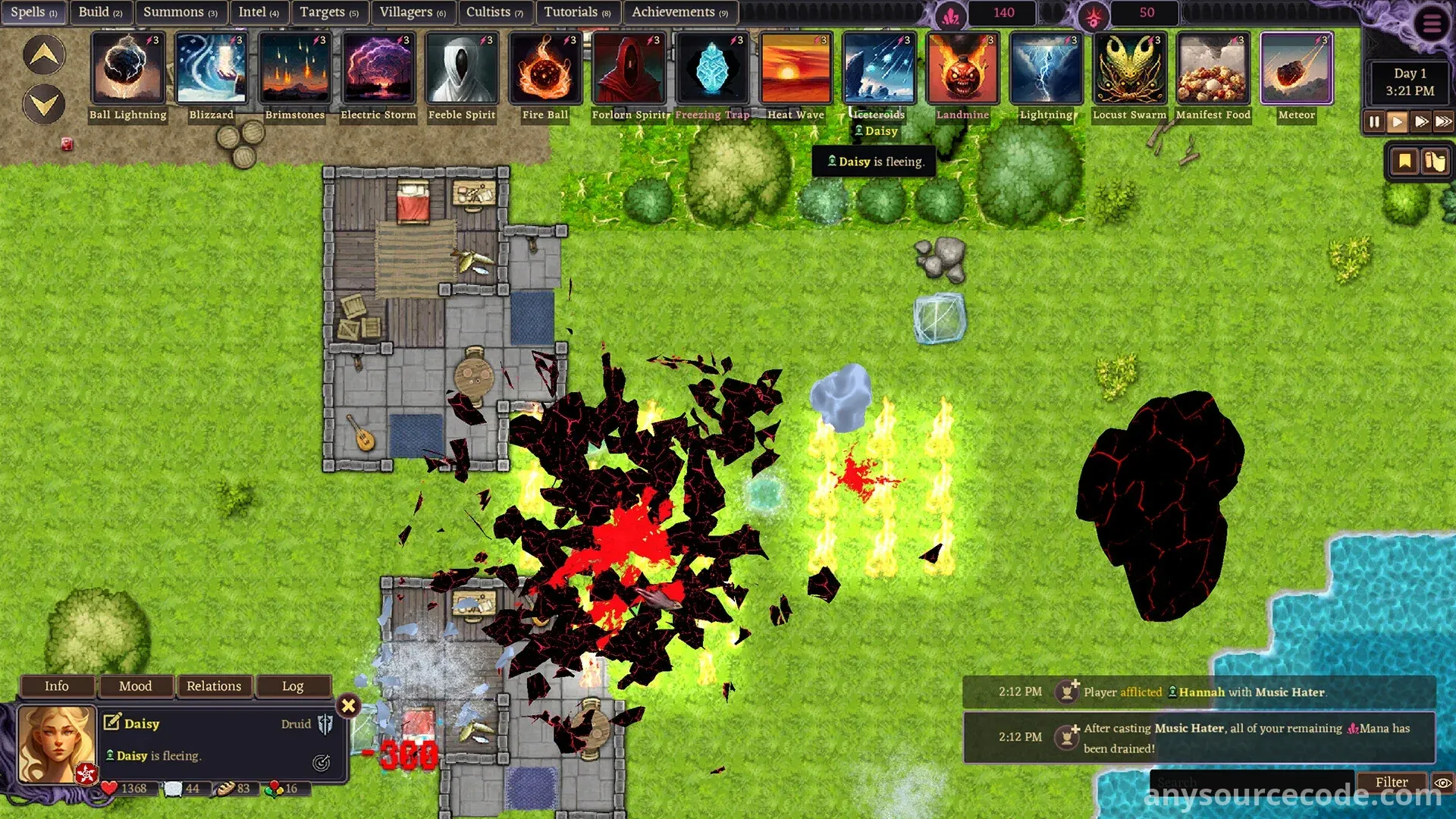Choose the Fire Ball spell
Viewport: 1456px width, 819px height.
point(545,69)
